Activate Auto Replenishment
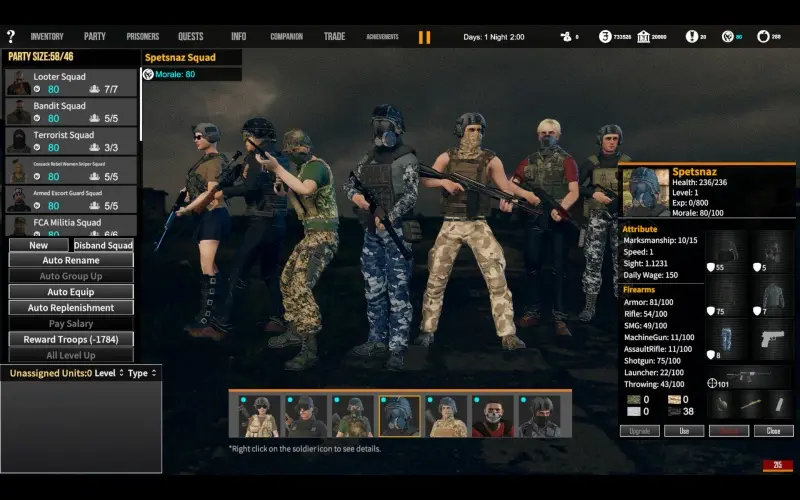Image resolution: width=800 pixels, height=500 pixels. coord(71,308)
